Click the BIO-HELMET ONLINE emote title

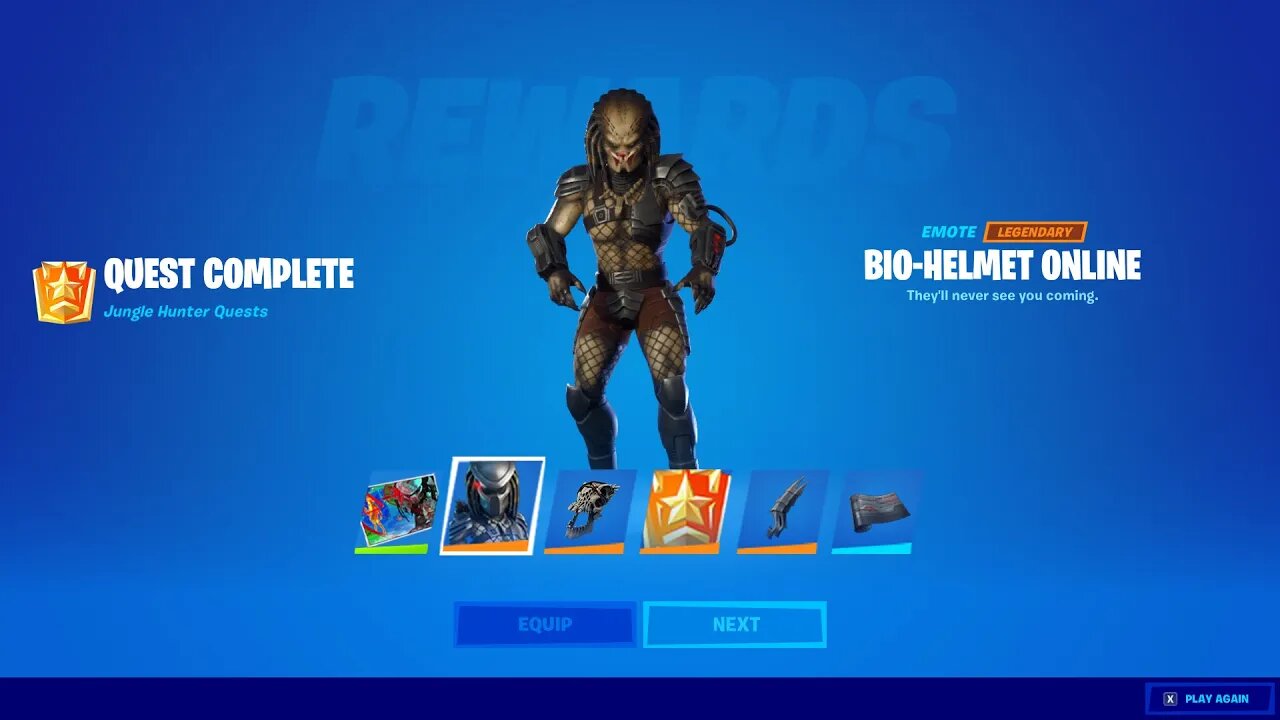pos(1001,266)
